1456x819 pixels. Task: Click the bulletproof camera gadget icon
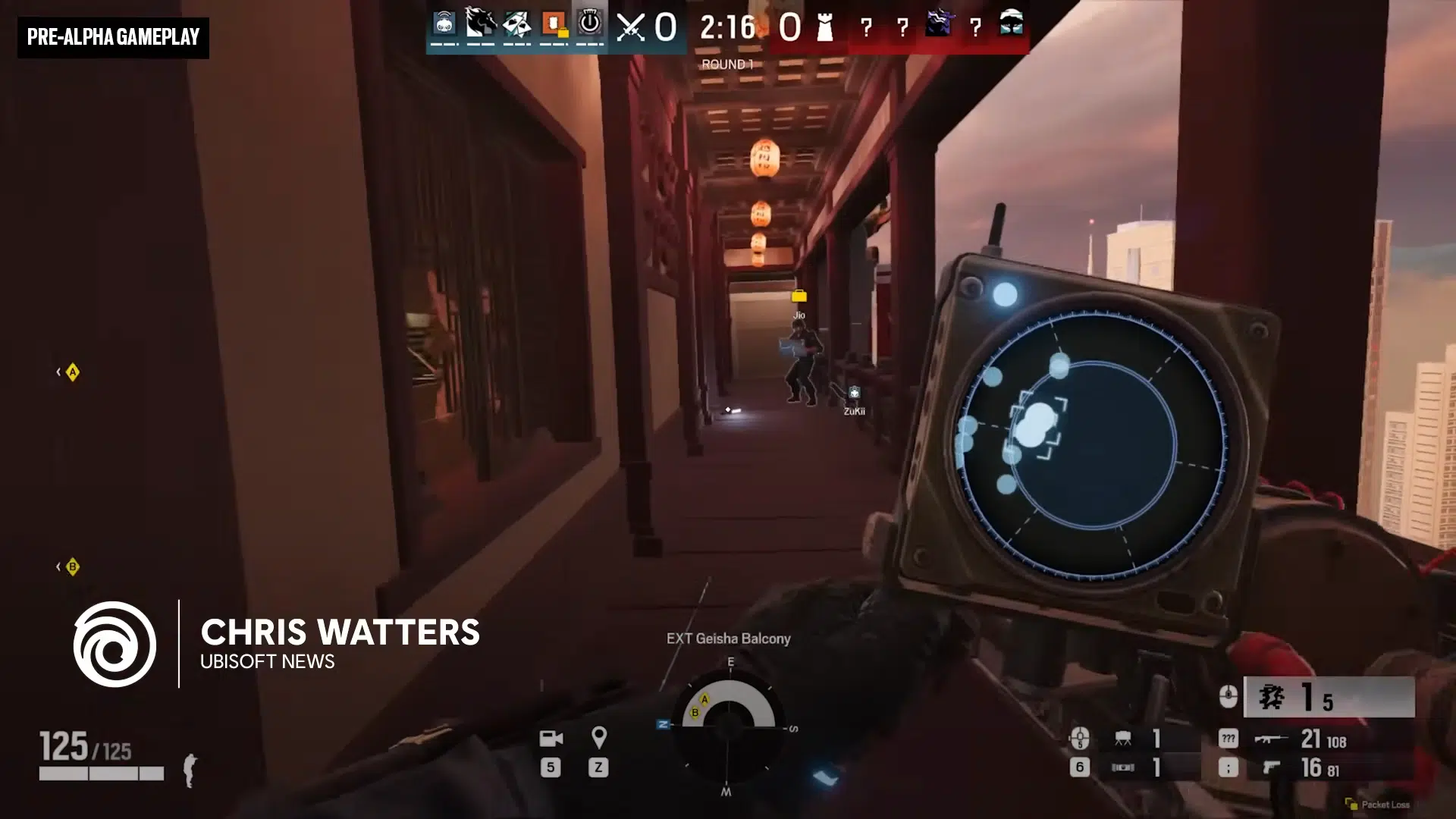(1123, 767)
